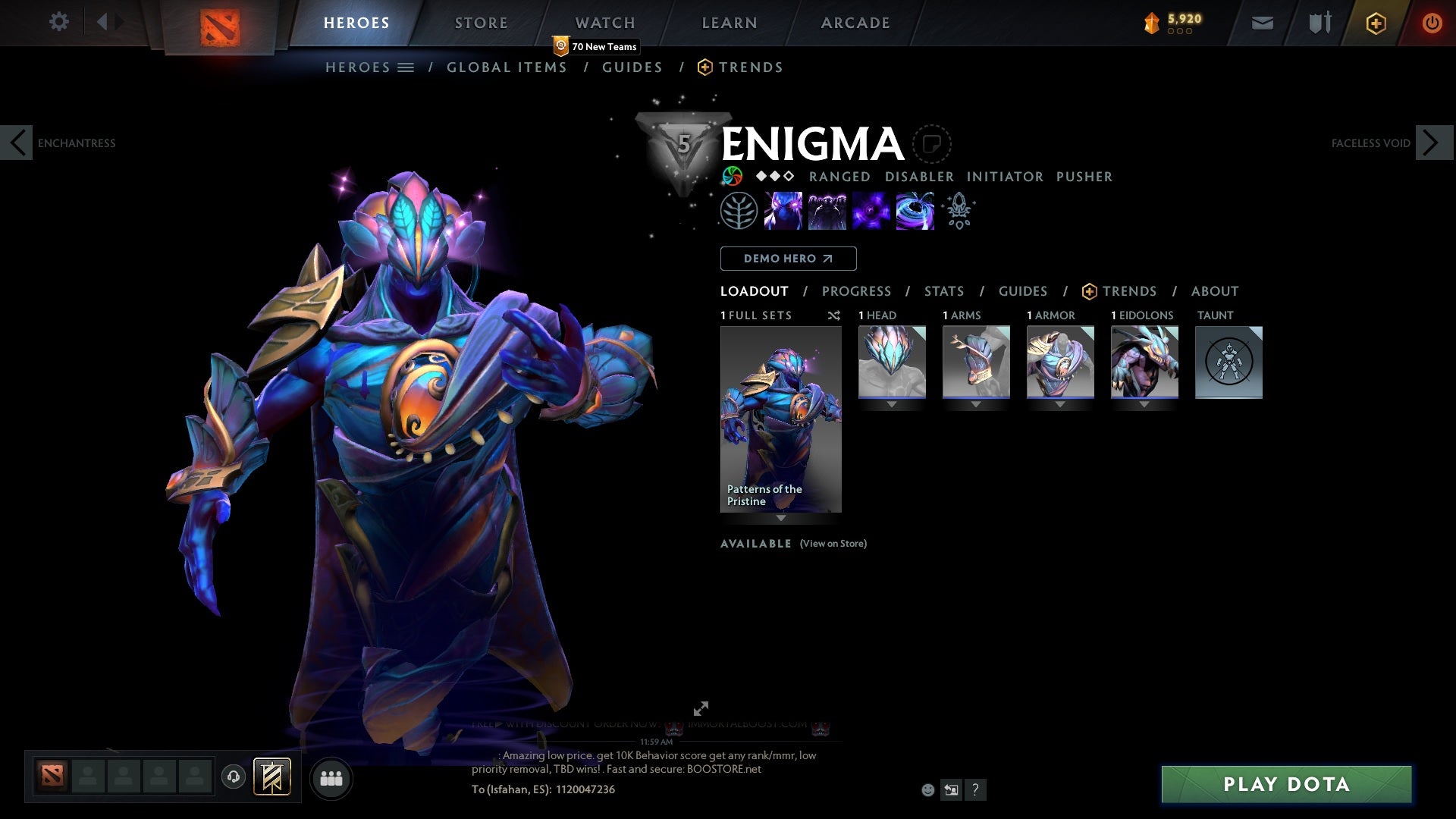Expand the Eidolons slot chevron
The width and height of the screenshot is (1456, 819).
click(x=1145, y=405)
